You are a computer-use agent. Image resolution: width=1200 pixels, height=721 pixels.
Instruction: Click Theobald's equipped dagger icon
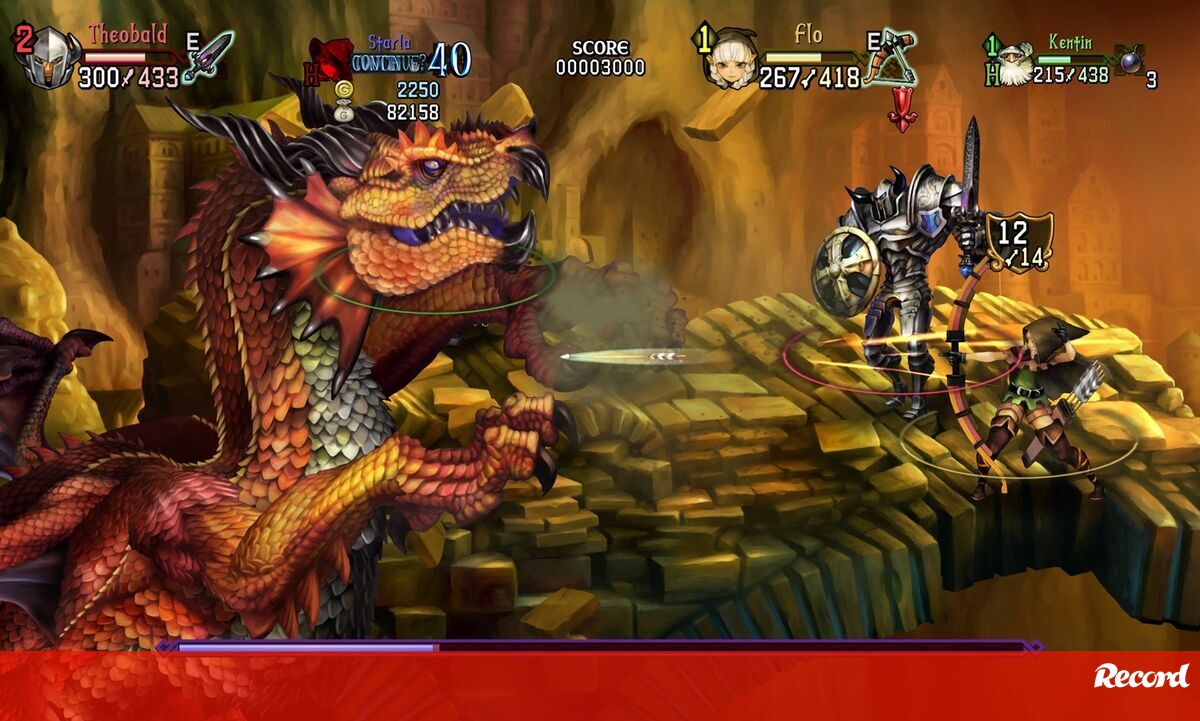point(209,57)
